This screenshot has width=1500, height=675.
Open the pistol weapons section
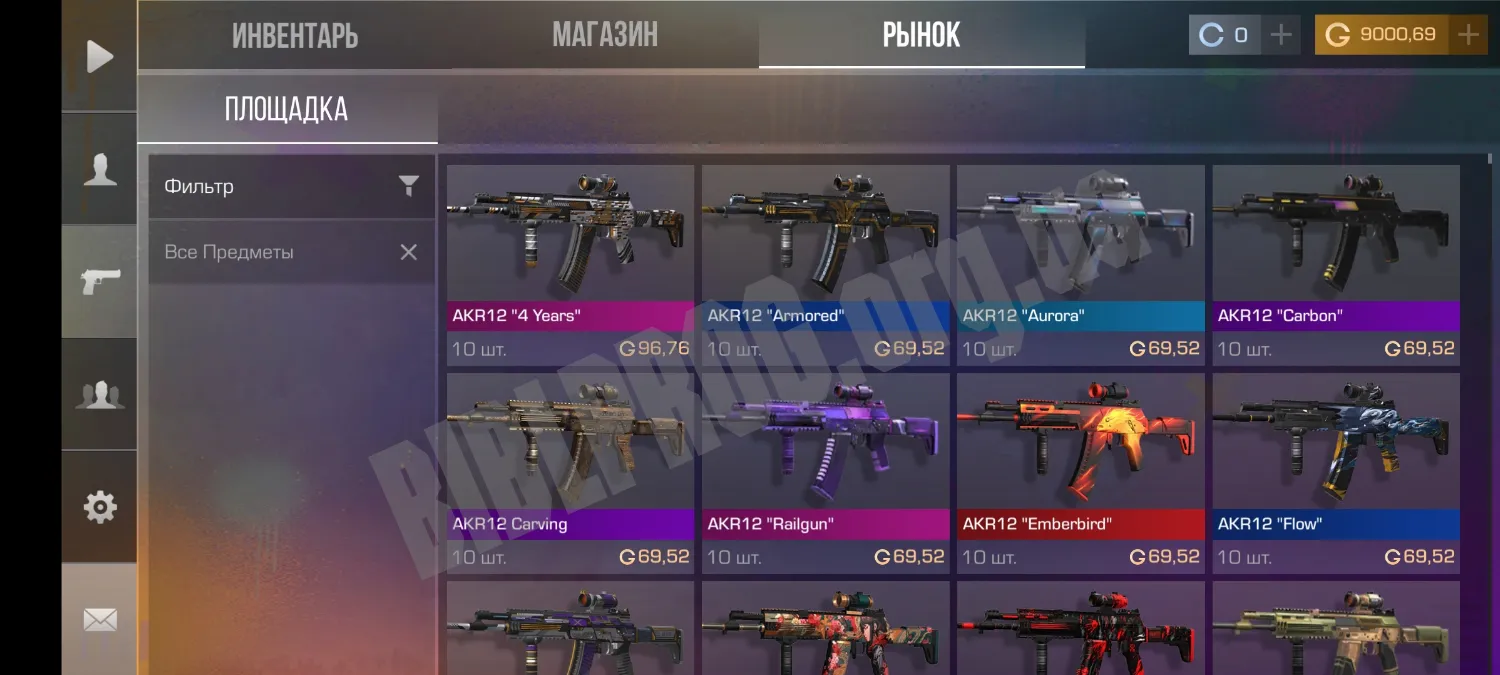click(x=99, y=282)
